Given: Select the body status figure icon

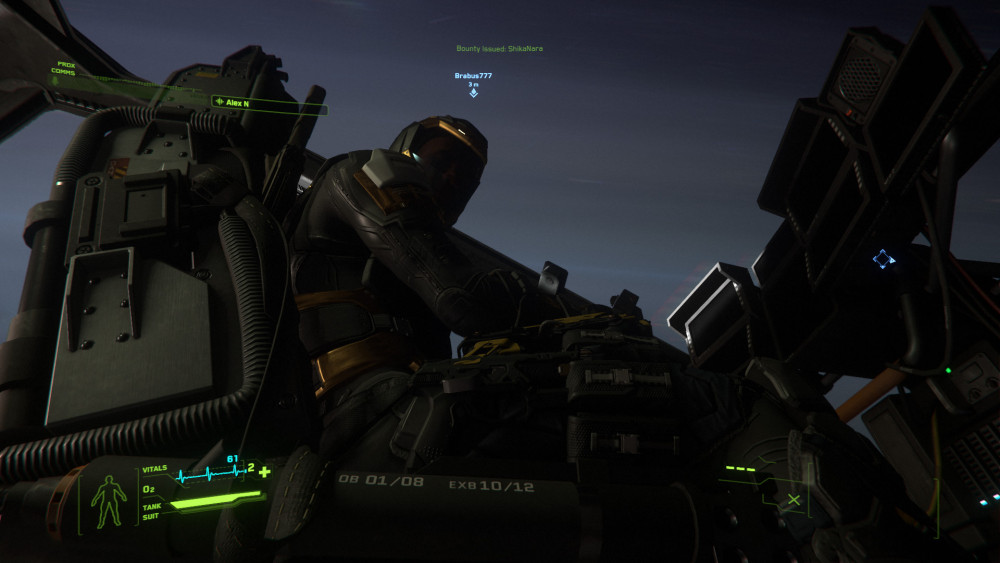Looking at the screenshot, I should click(x=109, y=500).
